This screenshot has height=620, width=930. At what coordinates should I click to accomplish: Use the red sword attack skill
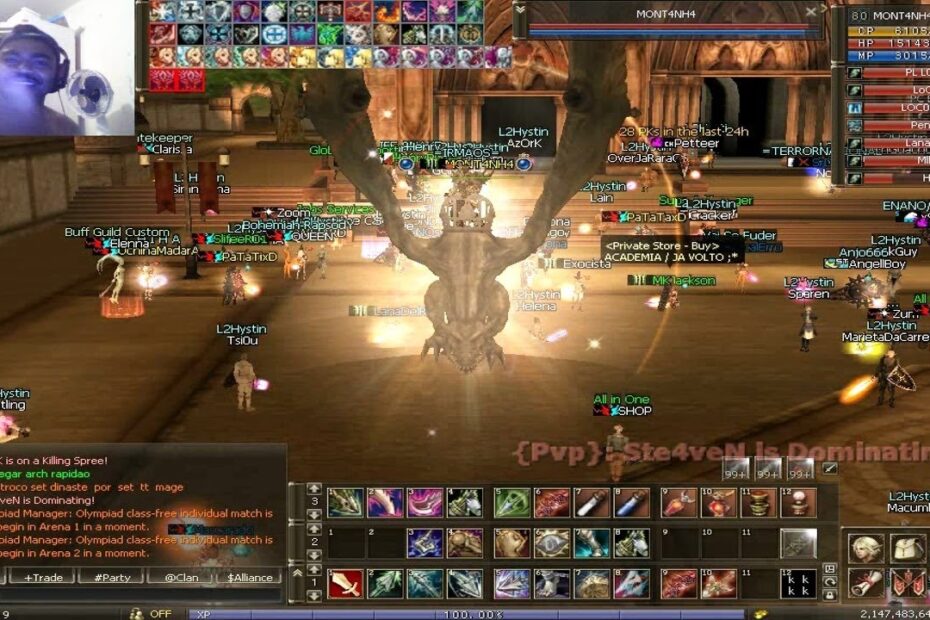pyautogui.click(x=345, y=583)
